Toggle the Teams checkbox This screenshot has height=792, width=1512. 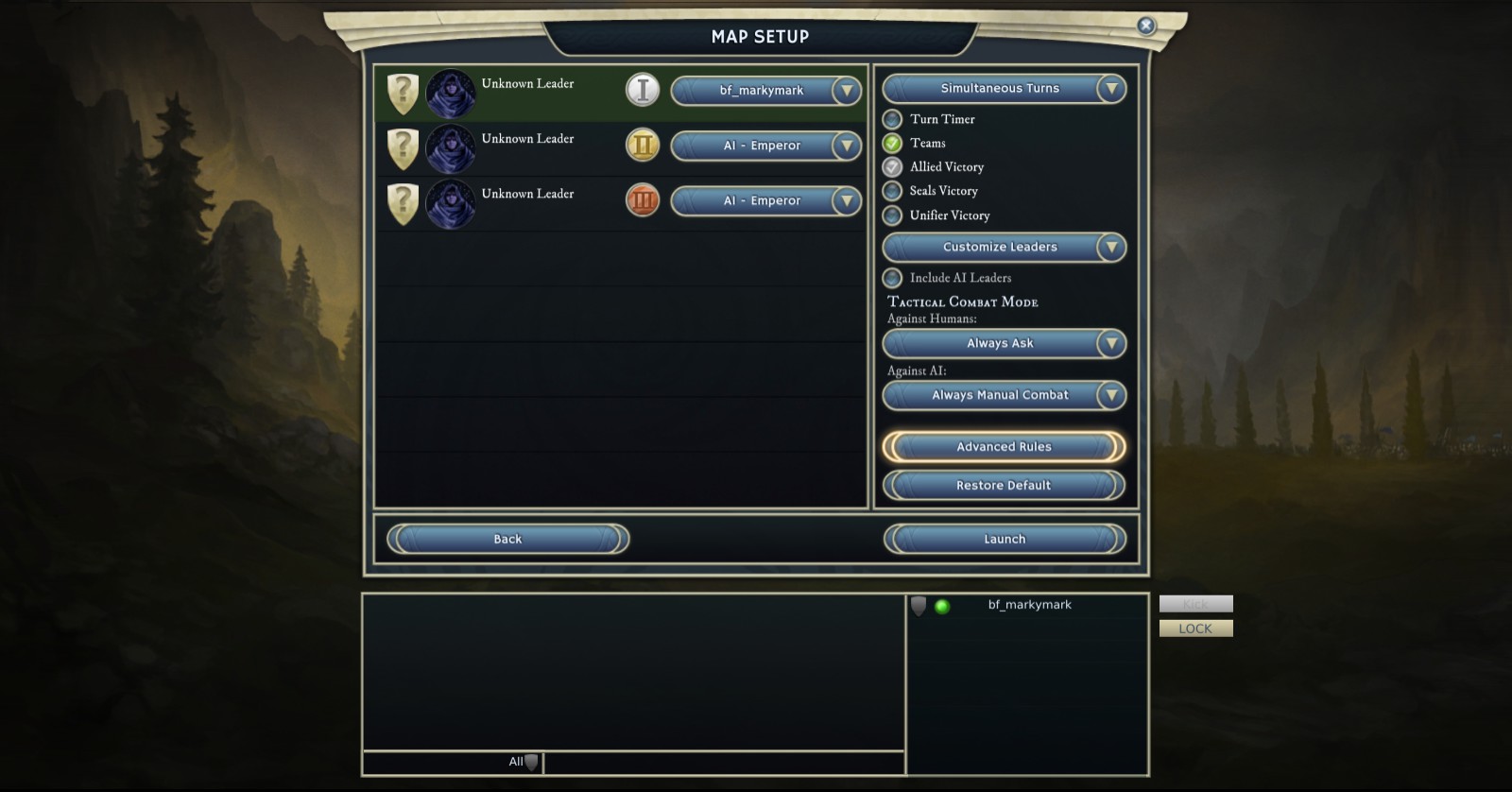click(892, 144)
